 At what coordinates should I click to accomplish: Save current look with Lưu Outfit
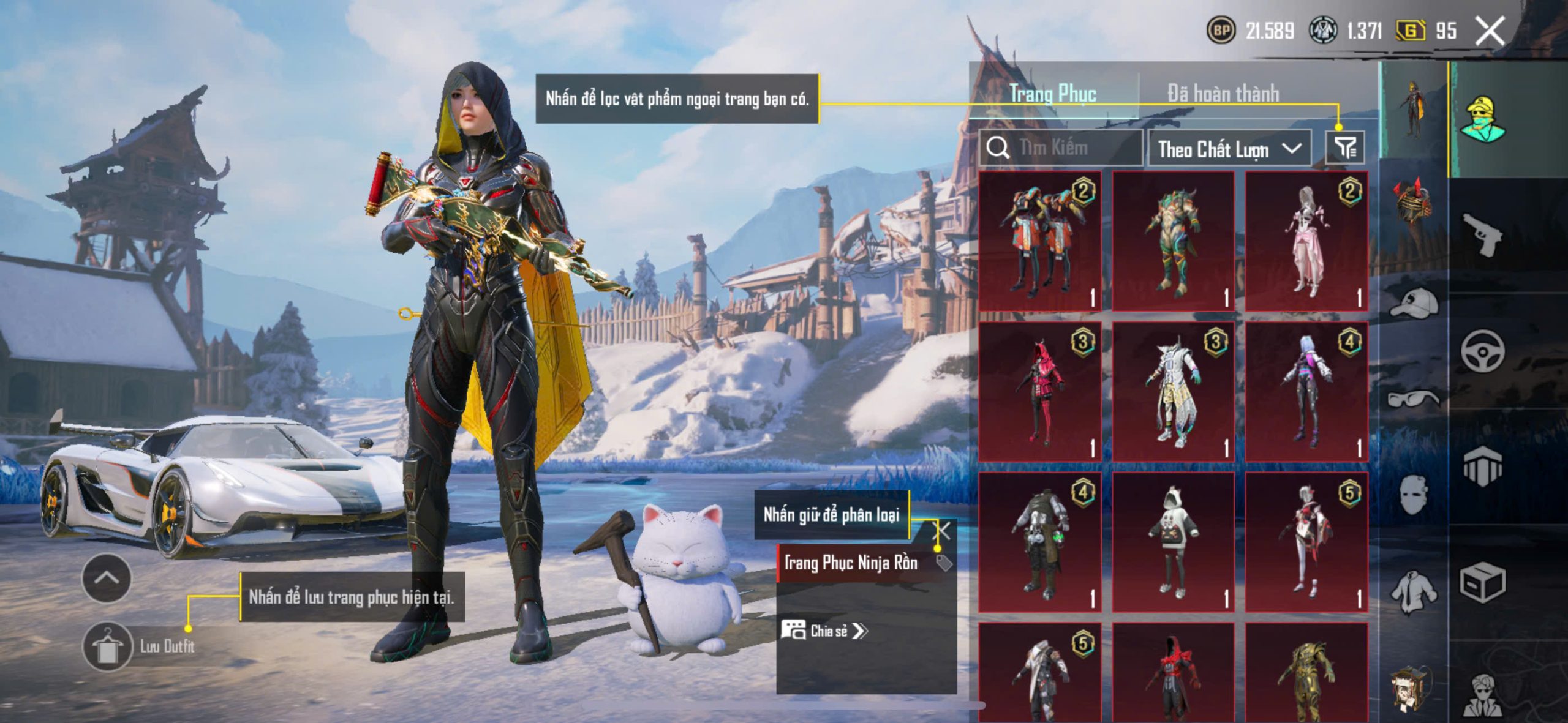pos(108,646)
